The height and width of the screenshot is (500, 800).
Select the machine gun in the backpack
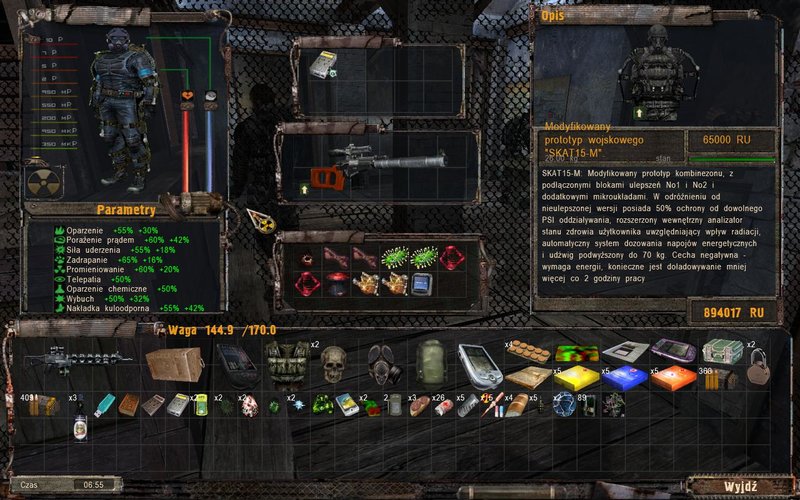click(73, 358)
